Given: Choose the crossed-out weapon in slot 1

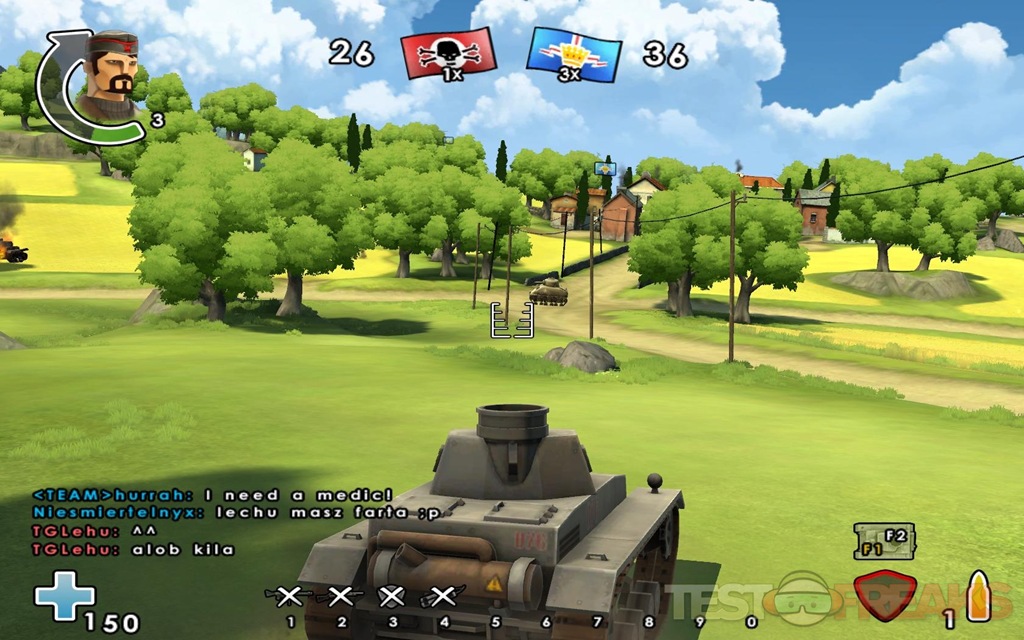Looking at the screenshot, I should tap(289, 597).
